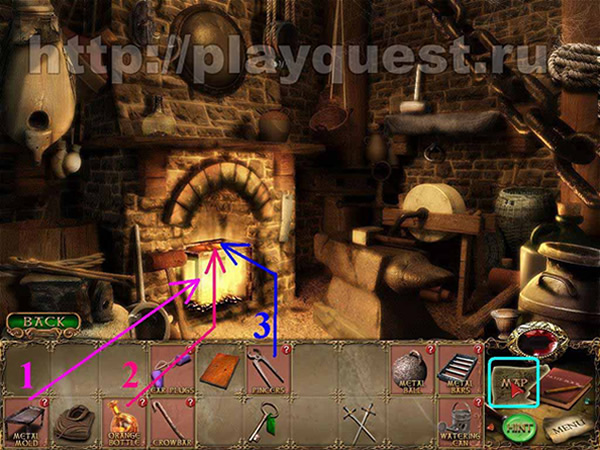Go back using the Back button
600x450 pixels.
click(x=43, y=323)
